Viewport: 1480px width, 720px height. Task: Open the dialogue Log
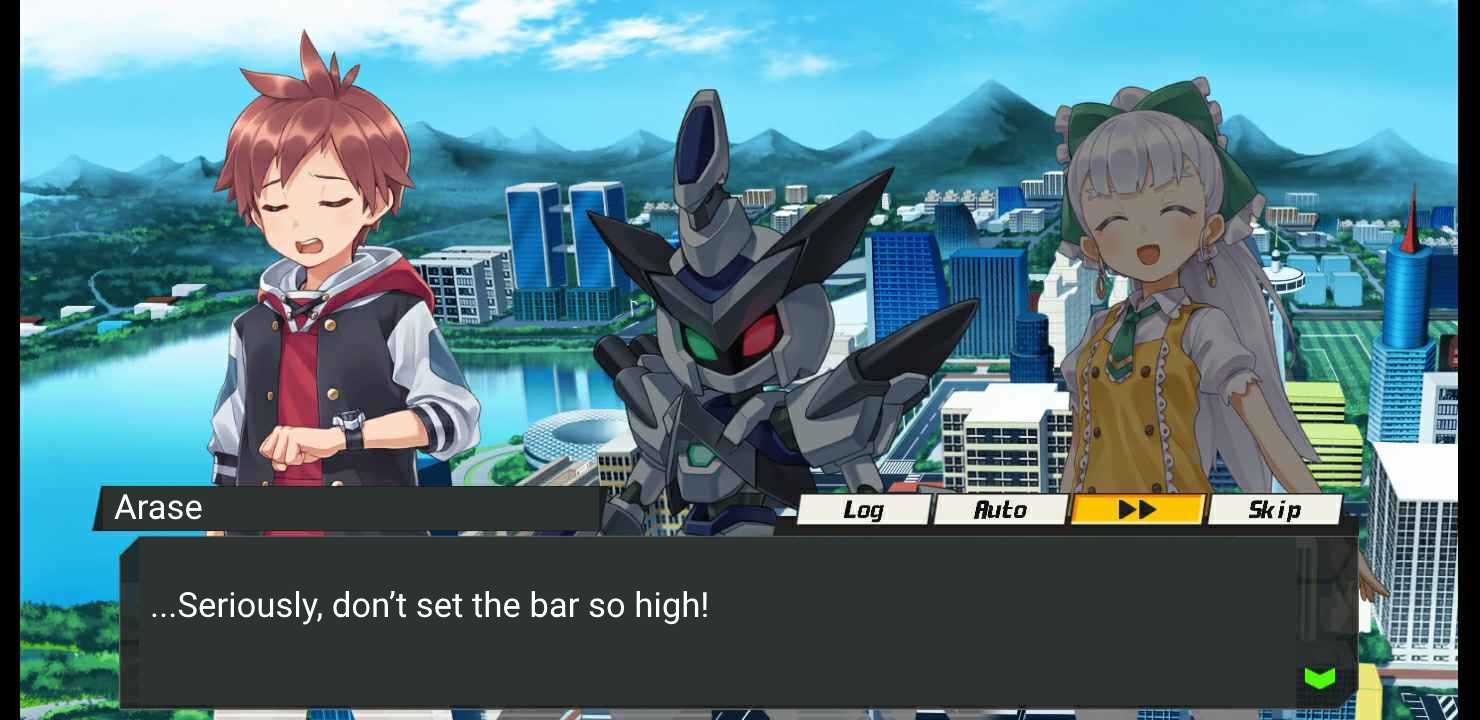point(863,510)
